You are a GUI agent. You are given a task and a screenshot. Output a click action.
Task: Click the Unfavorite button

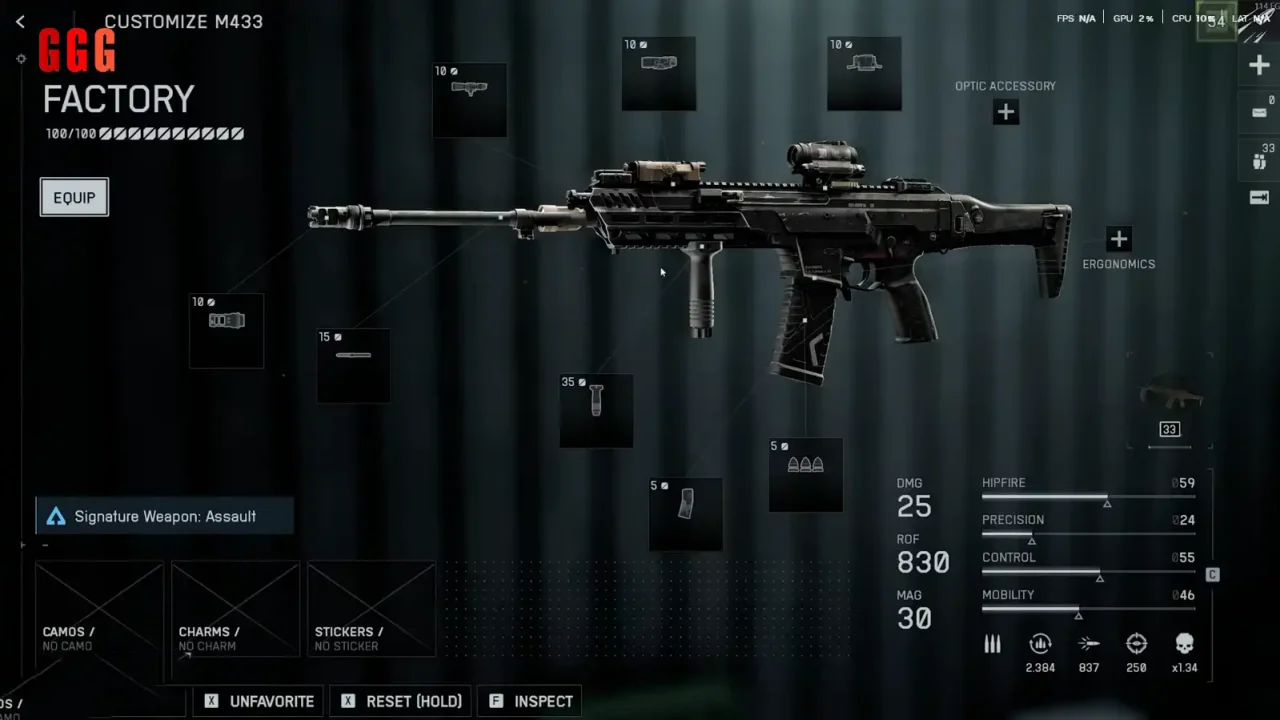[x=260, y=701]
